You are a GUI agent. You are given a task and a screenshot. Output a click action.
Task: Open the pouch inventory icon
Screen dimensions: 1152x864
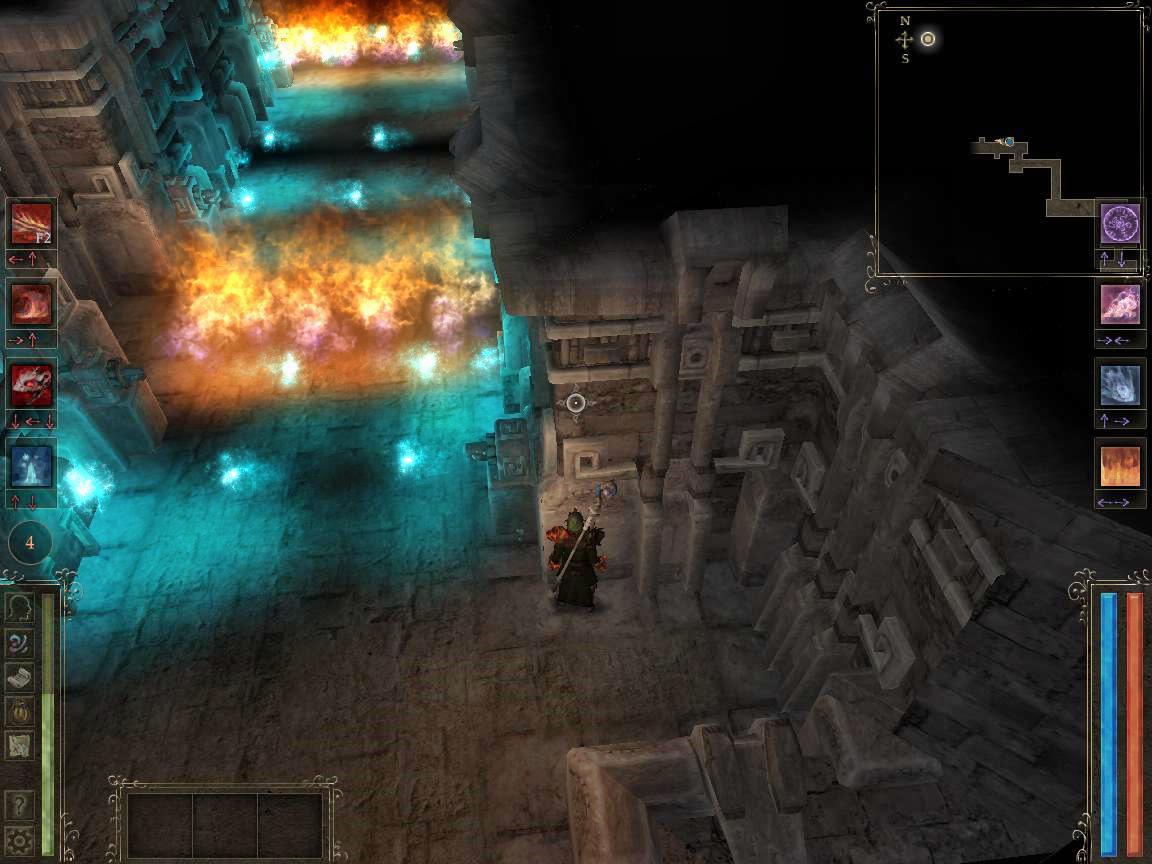pyautogui.click(x=19, y=710)
